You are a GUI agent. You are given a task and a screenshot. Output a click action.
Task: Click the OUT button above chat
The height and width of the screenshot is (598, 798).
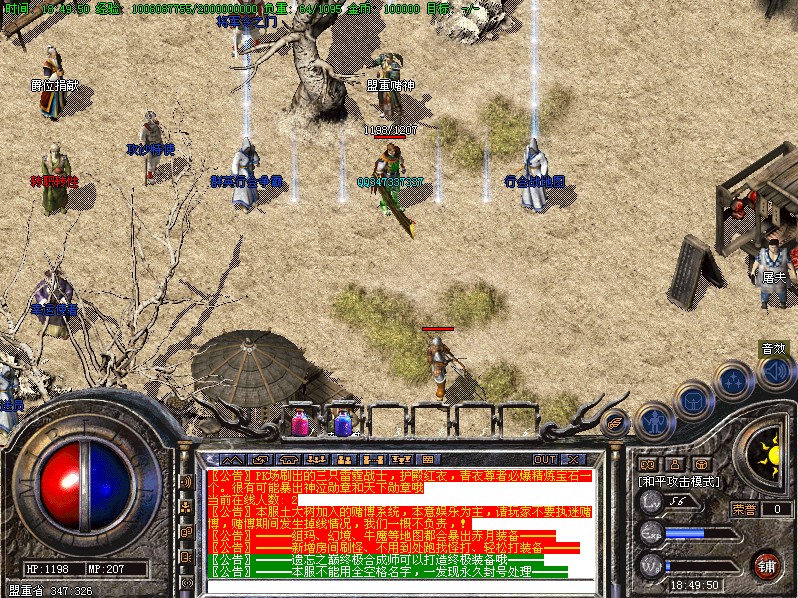click(544, 459)
